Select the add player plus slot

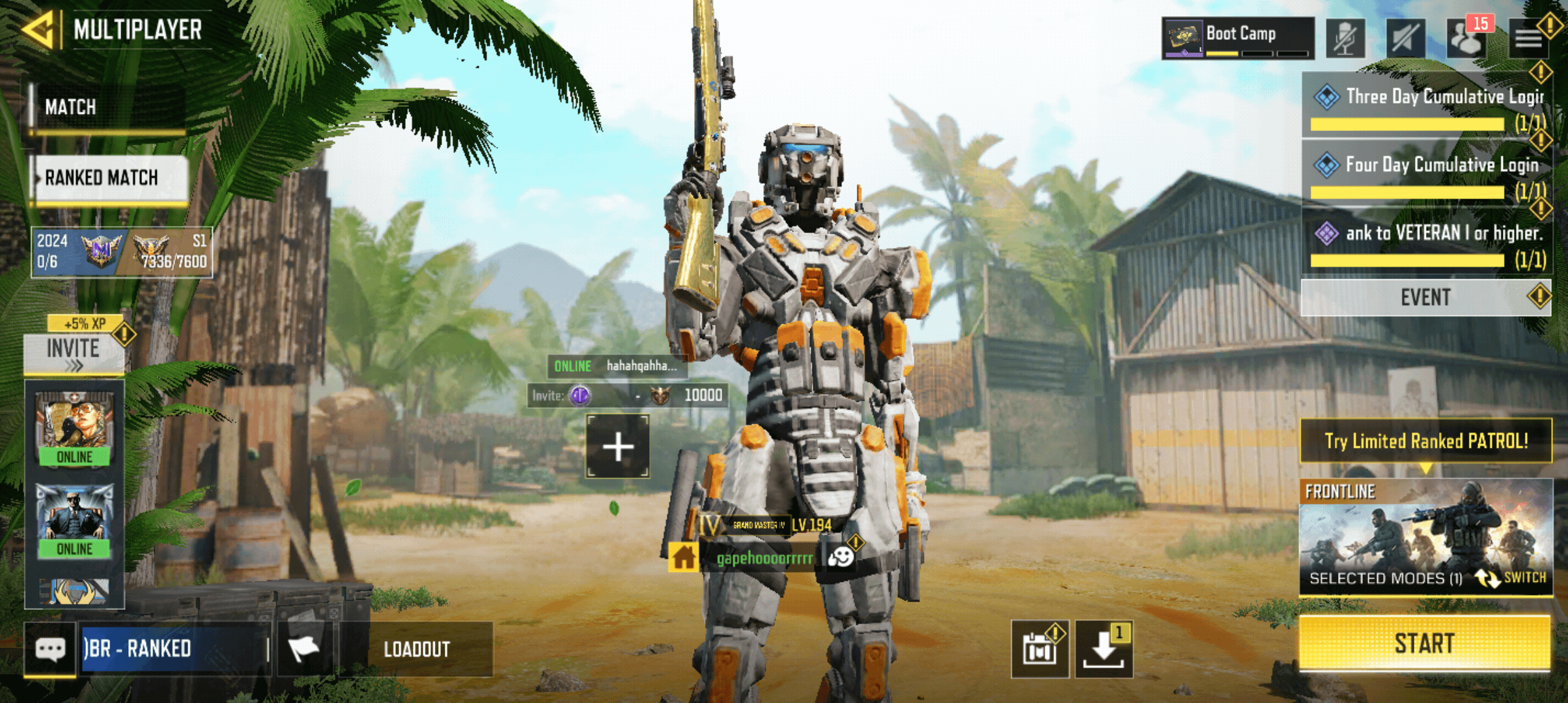point(617,447)
